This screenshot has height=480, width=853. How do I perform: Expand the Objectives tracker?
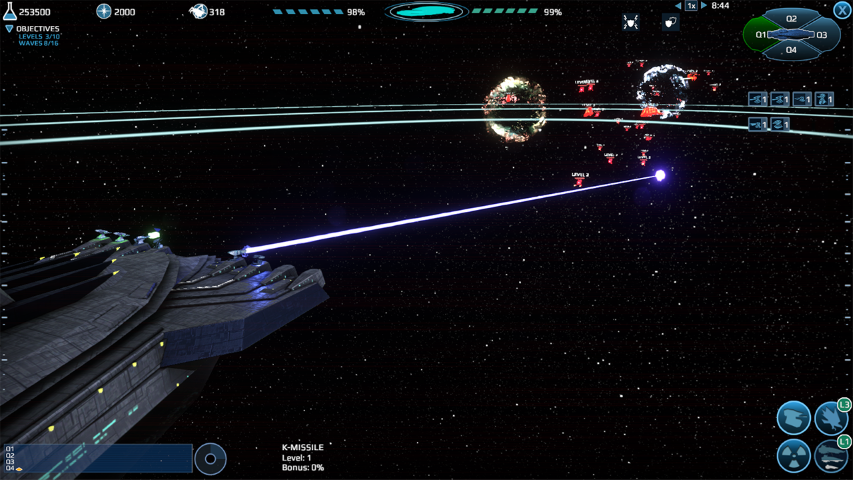click(10, 29)
